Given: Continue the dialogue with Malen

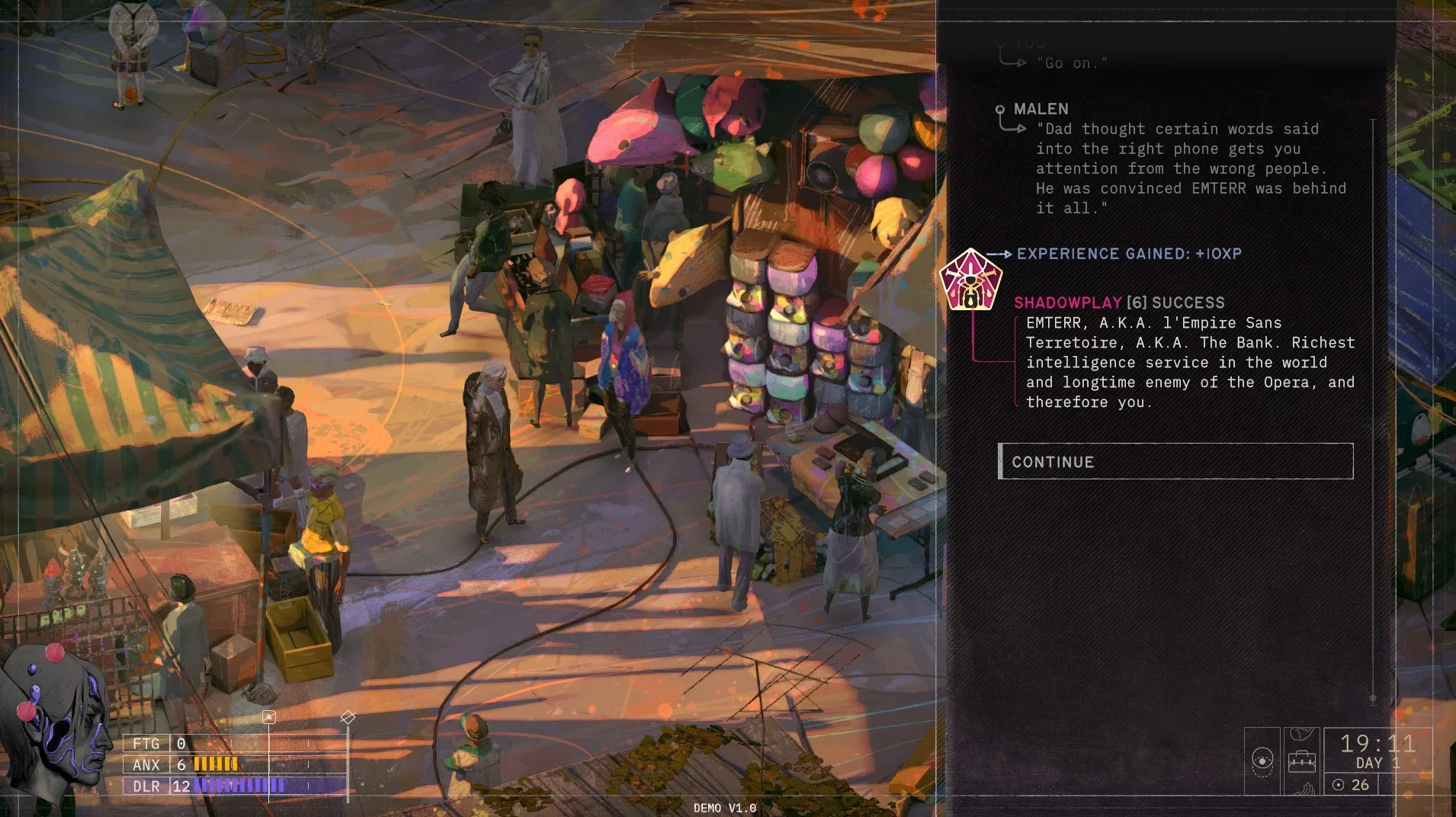Looking at the screenshot, I should pyautogui.click(x=1175, y=462).
